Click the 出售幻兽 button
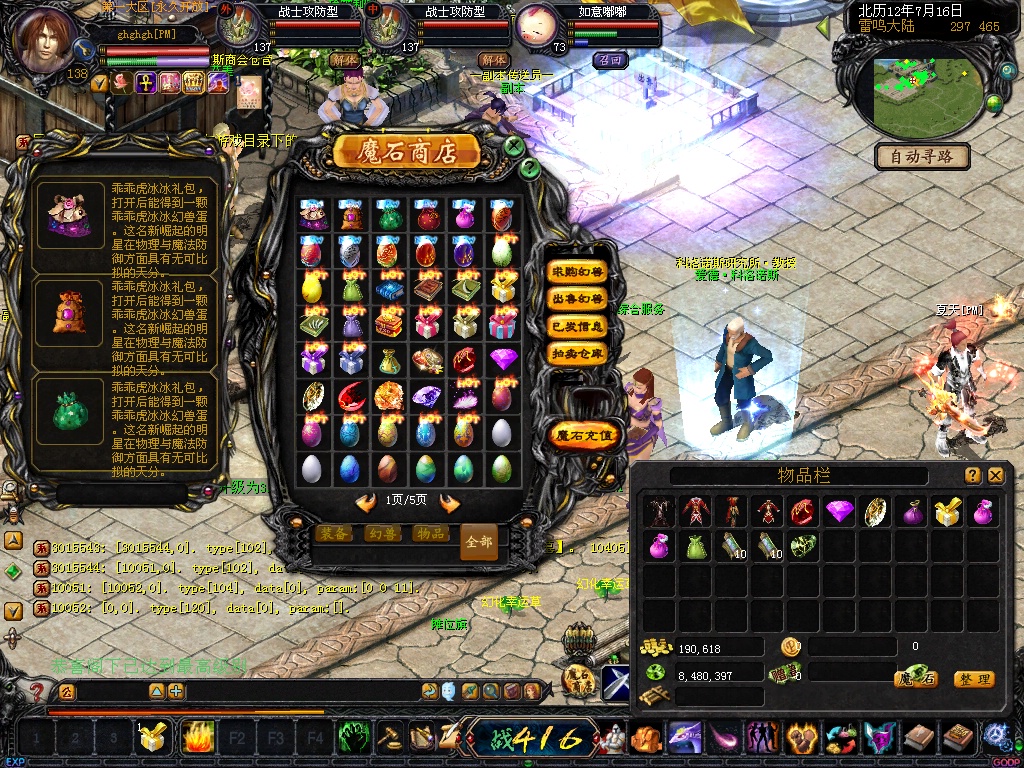Viewport: 1024px width, 768px height. tap(578, 299)
